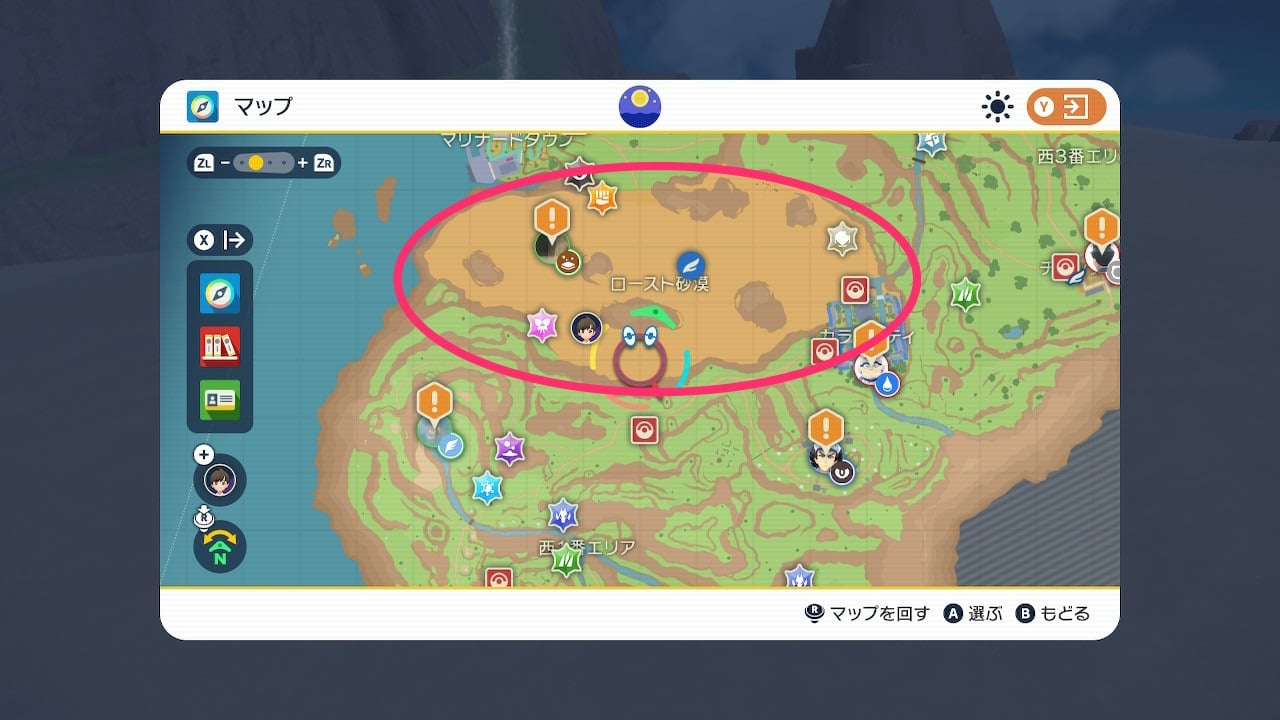Select the white Tera Raid crystal in the desert
Screen dimensions: 1280x720
[x=842, y=238]
